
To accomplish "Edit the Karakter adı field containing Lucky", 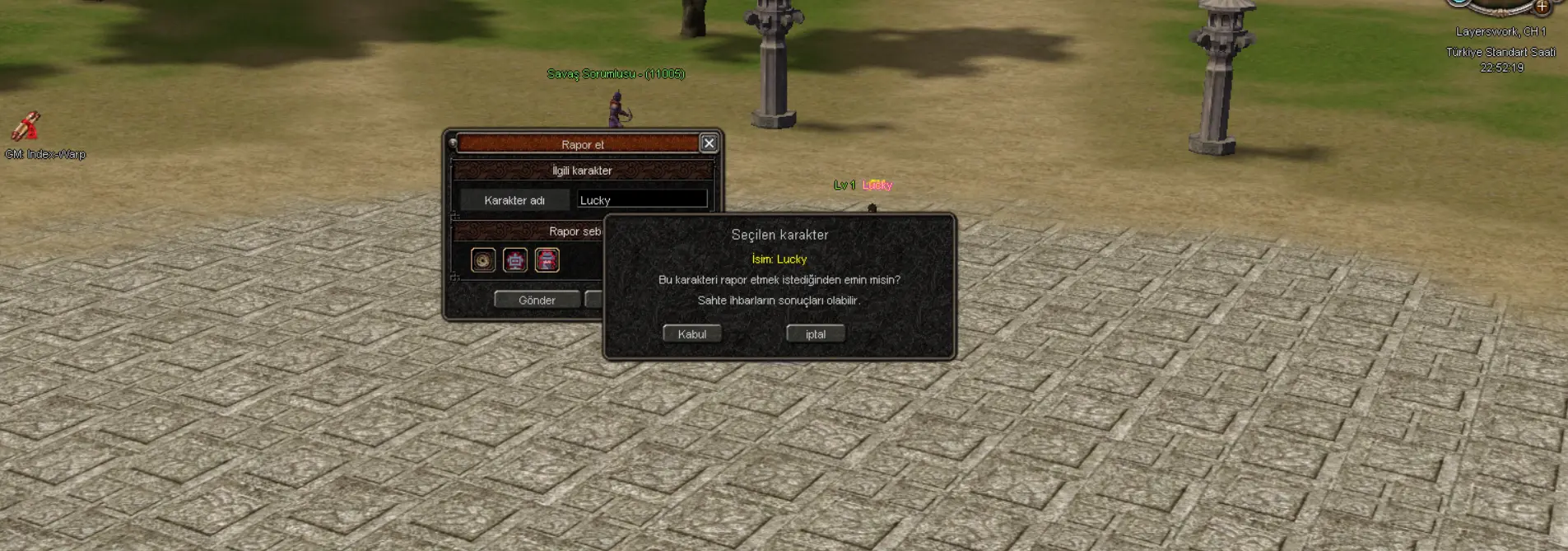I will point(641,199).
